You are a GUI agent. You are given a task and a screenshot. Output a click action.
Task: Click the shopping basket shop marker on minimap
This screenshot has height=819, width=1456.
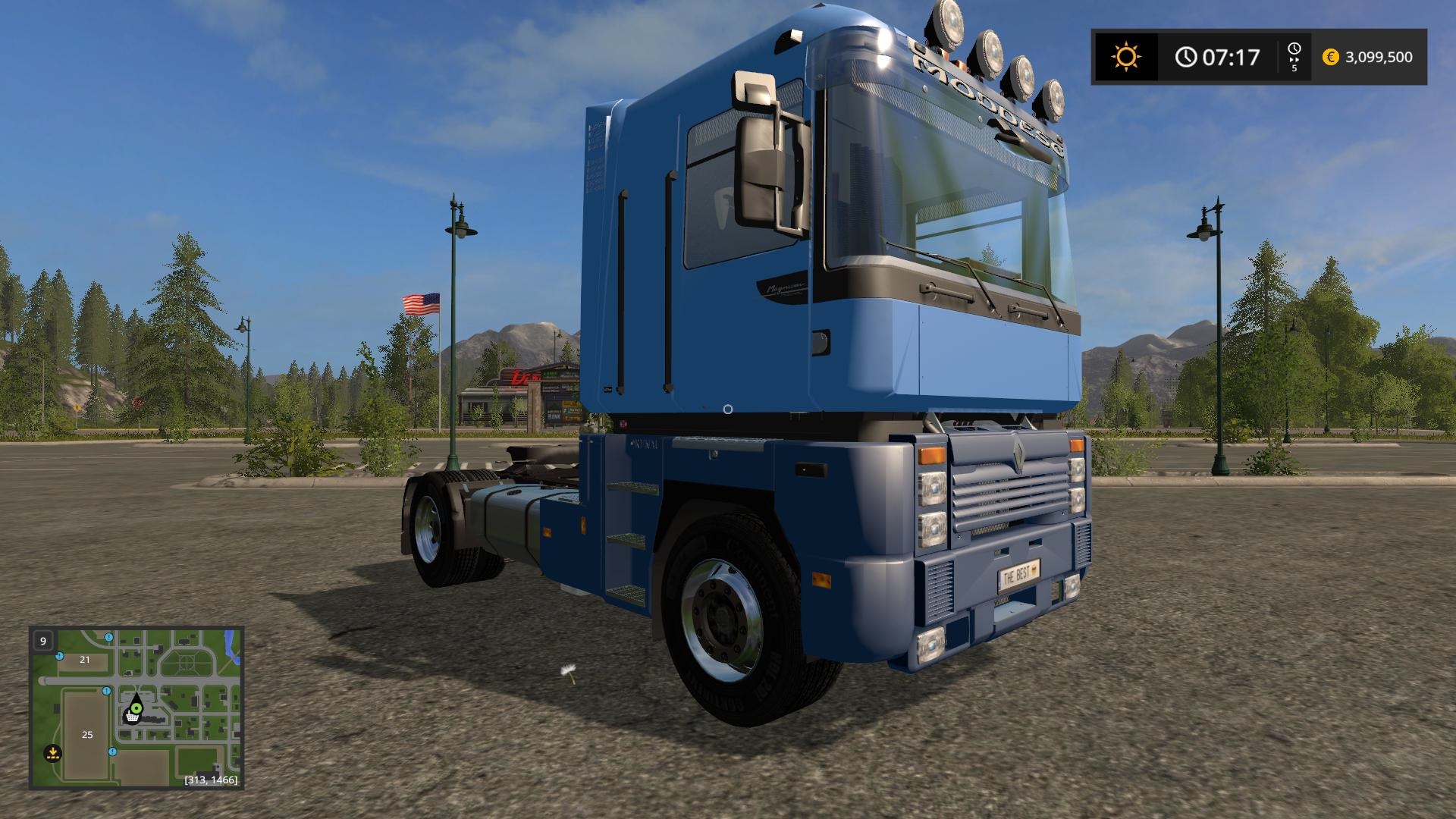pyautogui.click(x=132, y=717)
